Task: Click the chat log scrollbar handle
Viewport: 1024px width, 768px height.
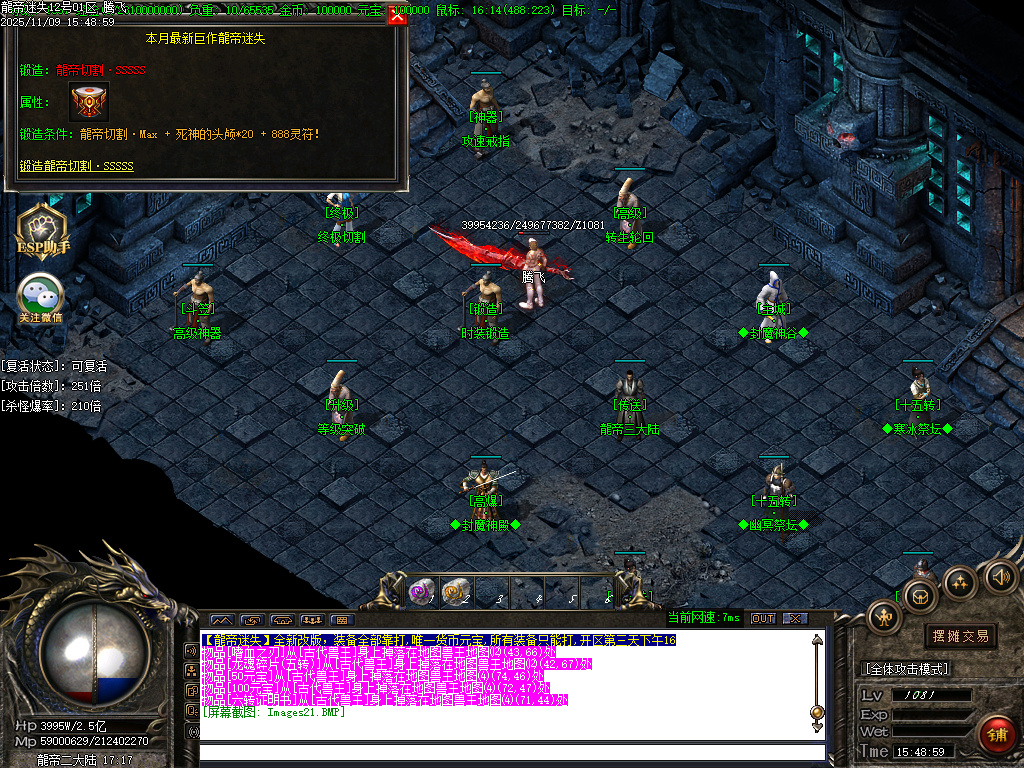Action: [817, 712]
